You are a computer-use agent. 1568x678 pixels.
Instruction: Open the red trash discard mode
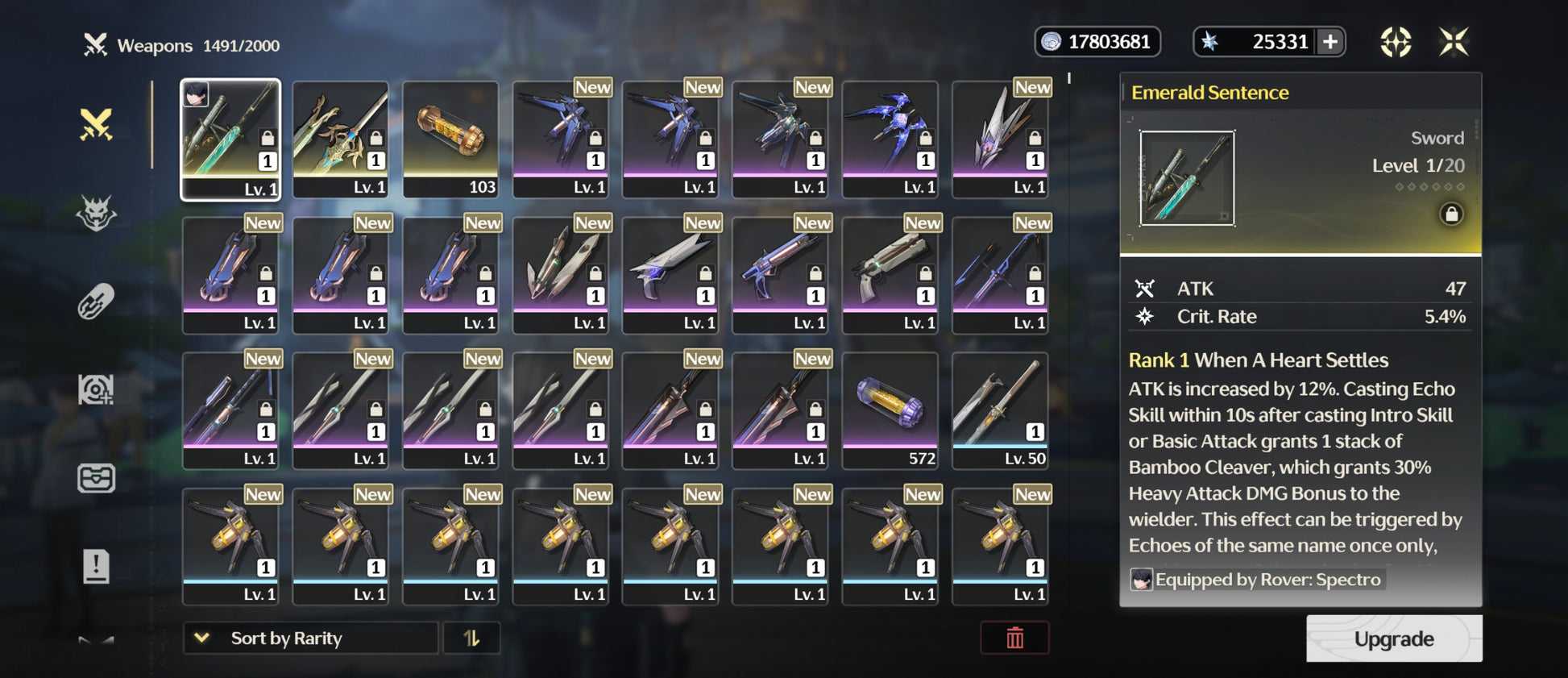click(x=1014, y=638)
